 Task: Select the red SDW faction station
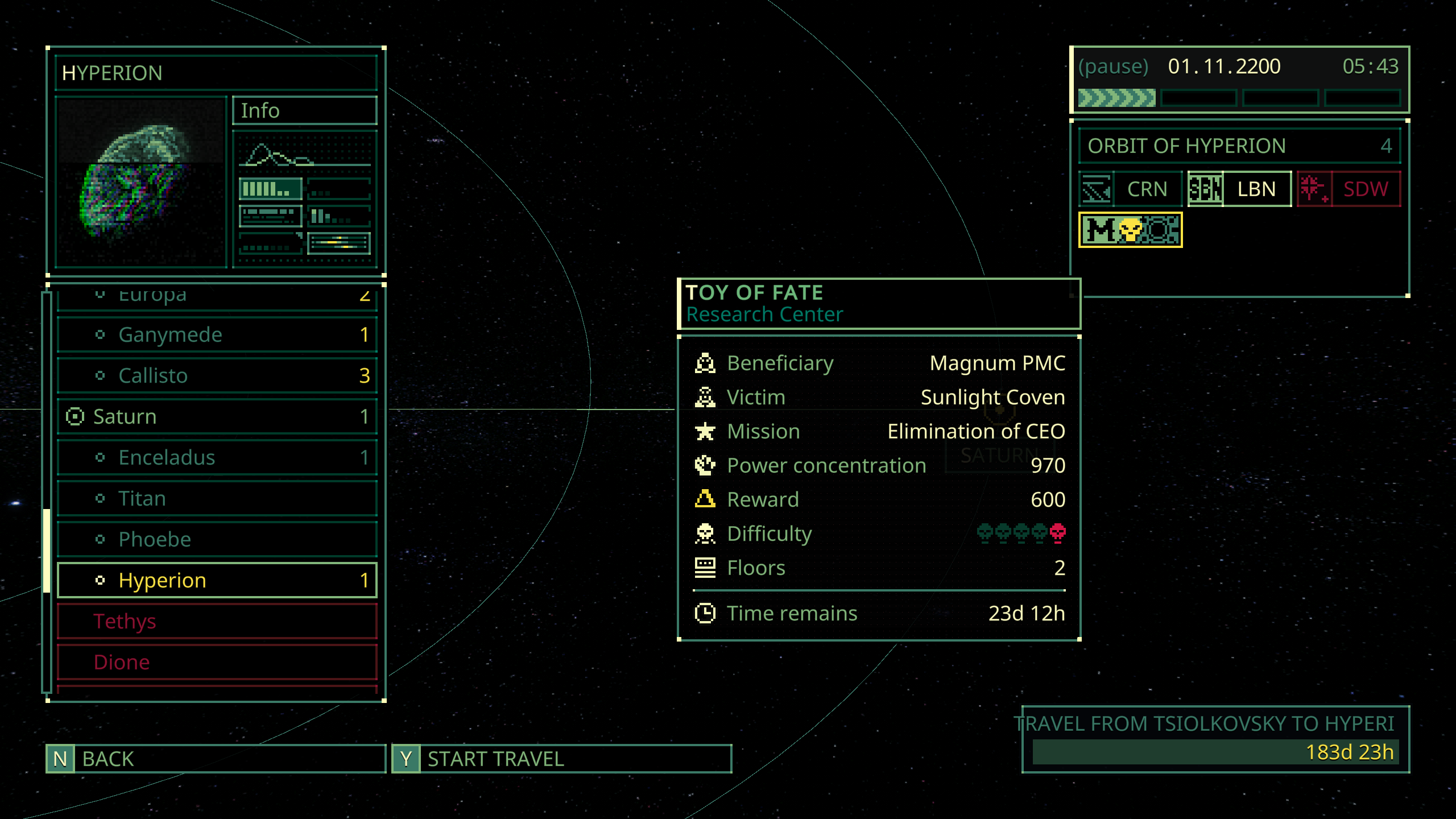1349,189
